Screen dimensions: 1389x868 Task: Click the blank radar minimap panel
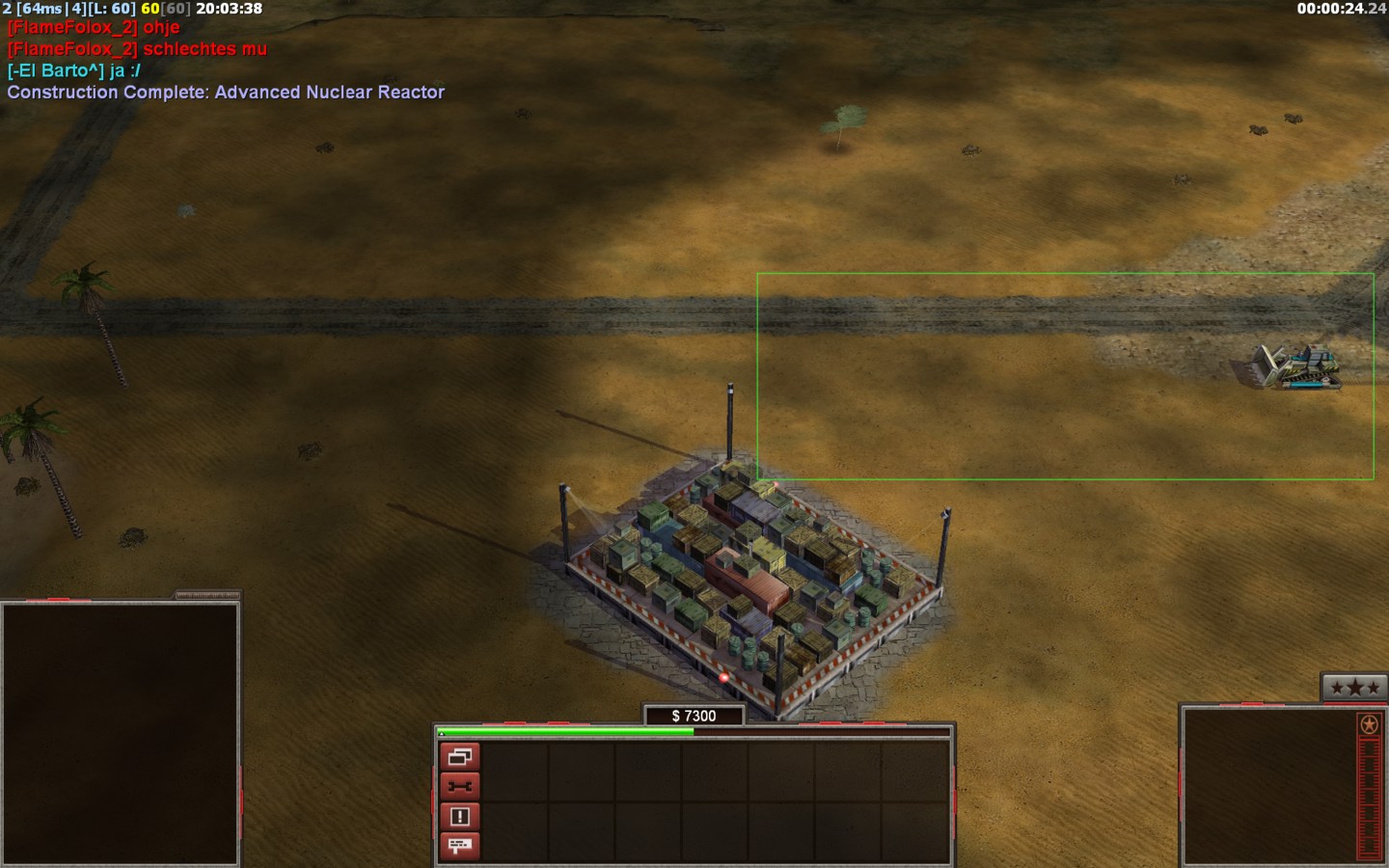[120, 733]
